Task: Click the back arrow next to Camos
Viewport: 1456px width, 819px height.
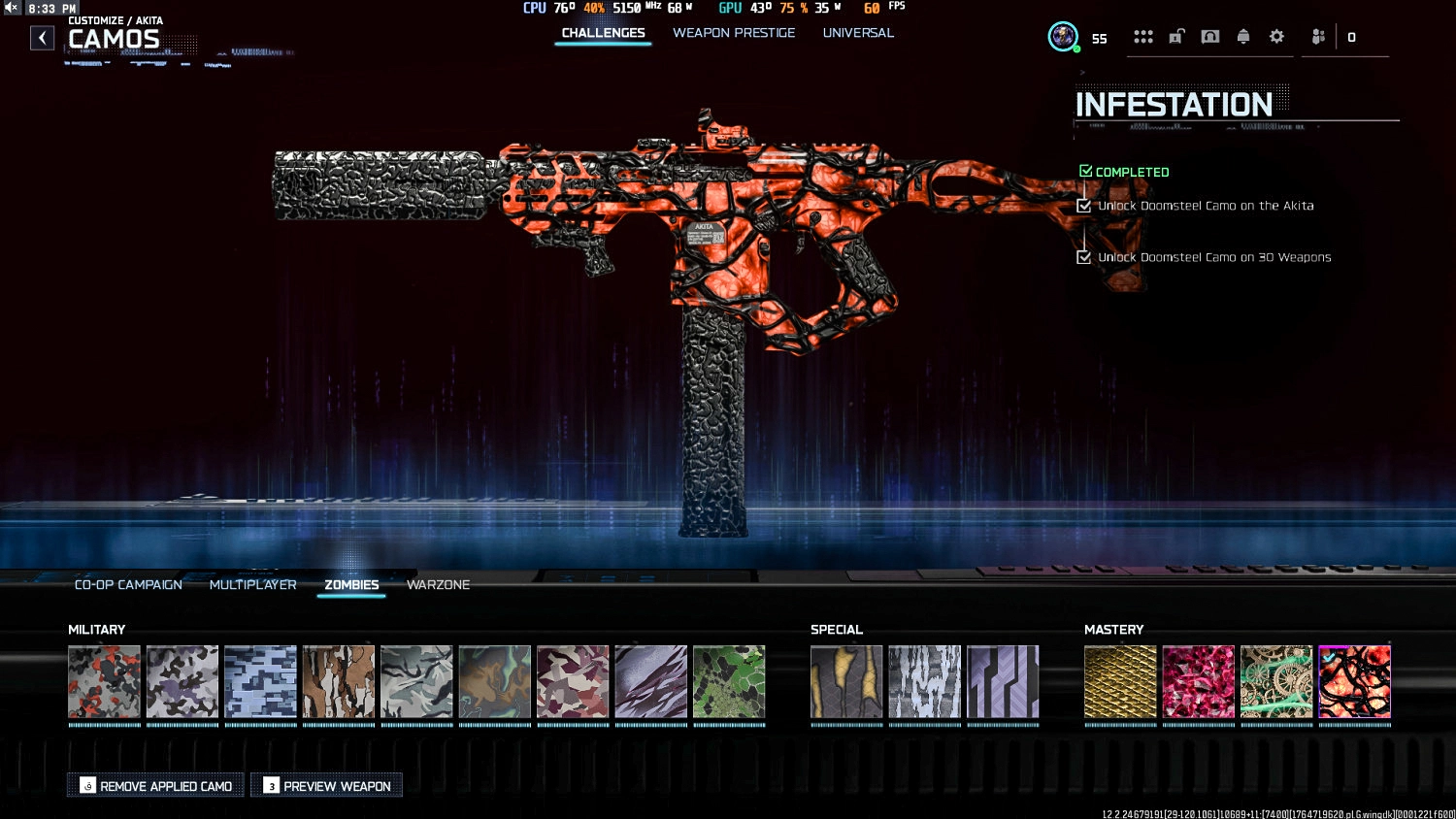Action: coord(42,37)
